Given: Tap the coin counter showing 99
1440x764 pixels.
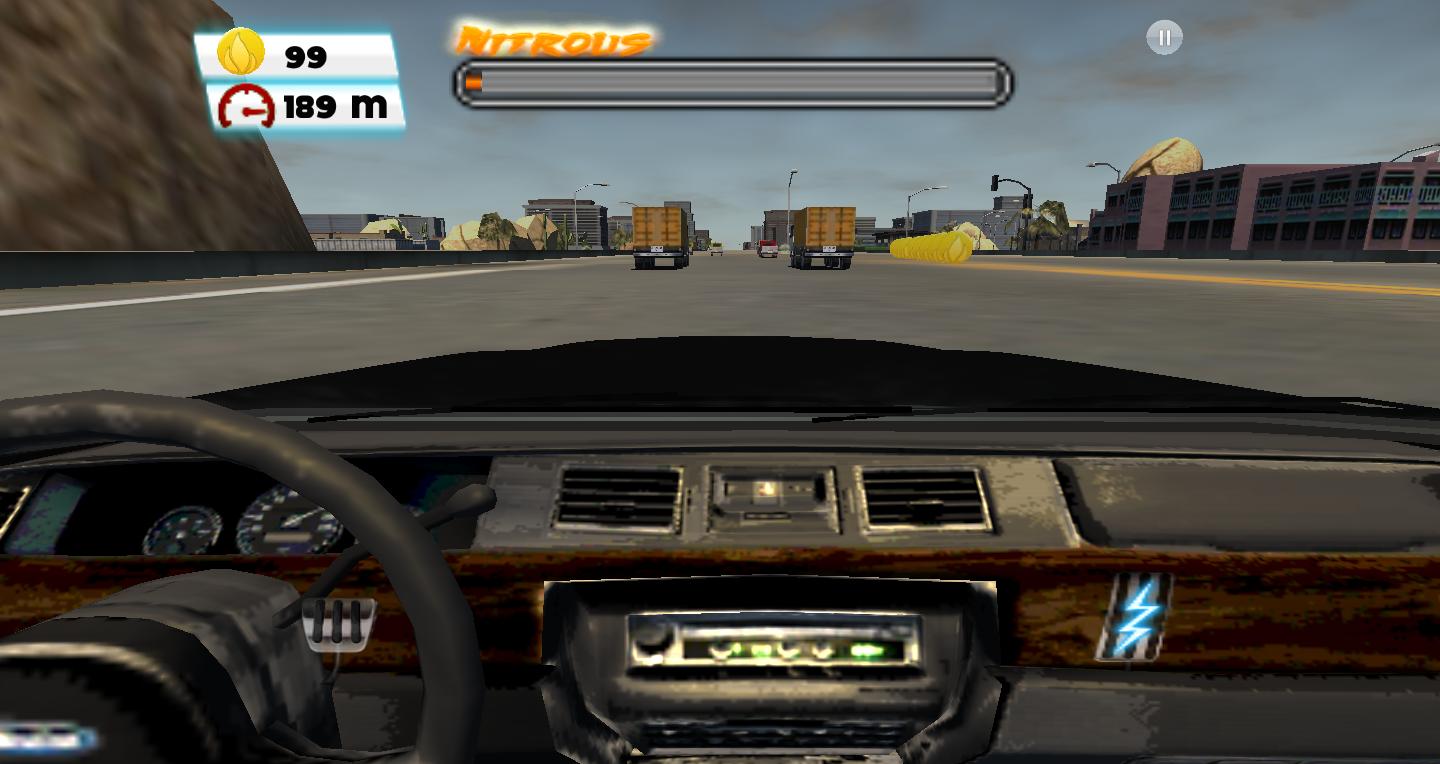Looking at the screenshot, I should point(305,57).
